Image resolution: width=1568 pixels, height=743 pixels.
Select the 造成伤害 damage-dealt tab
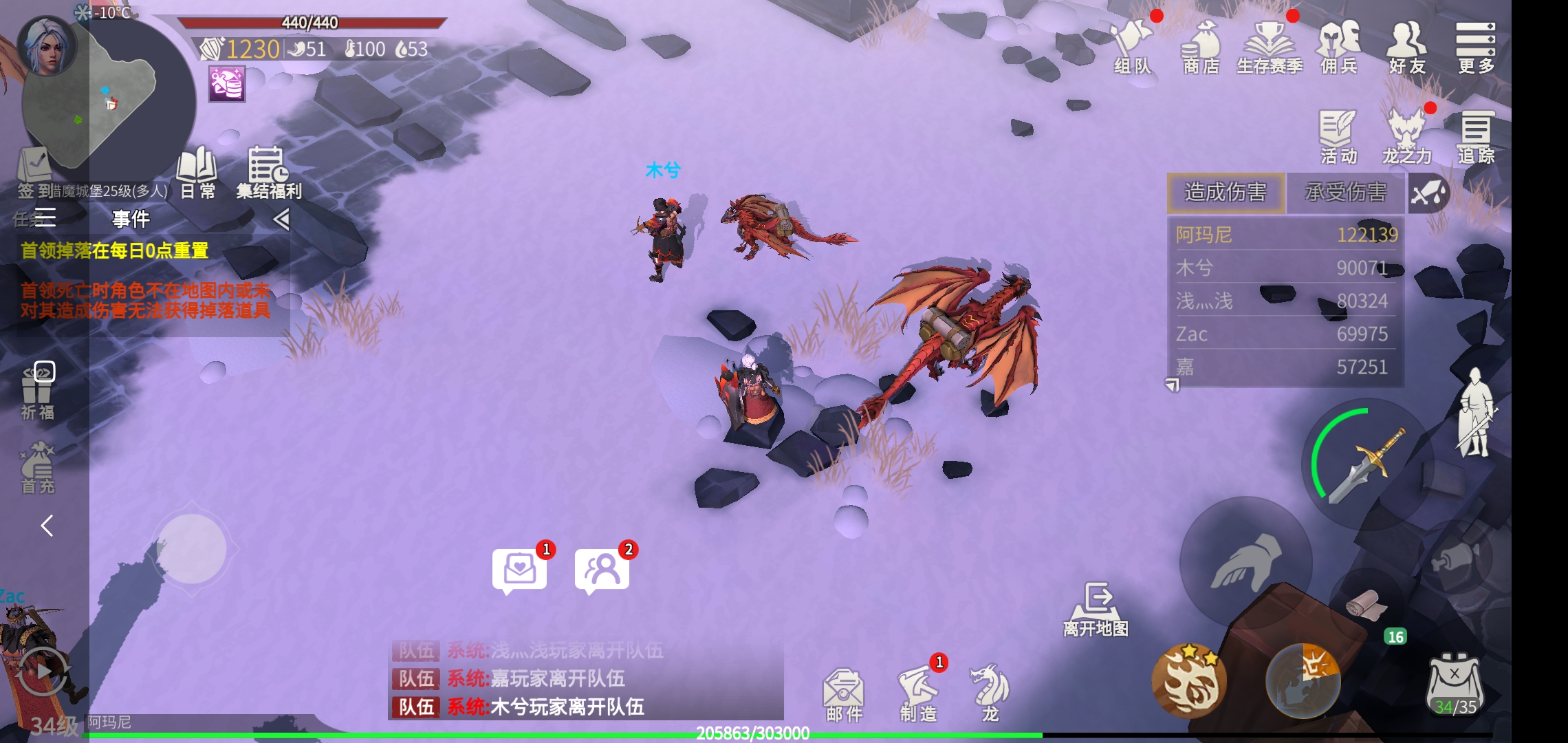1226,192
